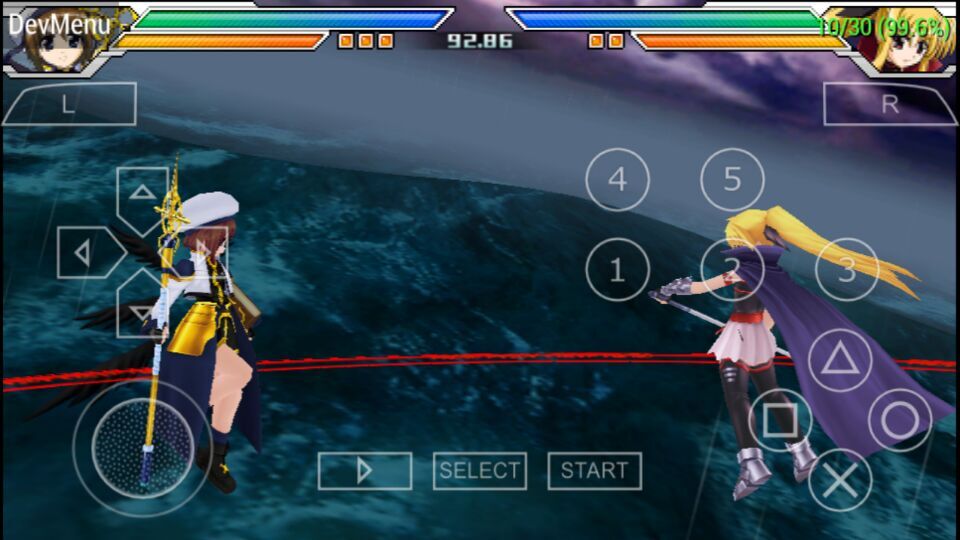Tap the circle action button
This screenshot has width=960, height=540.
tap(899, 420)
